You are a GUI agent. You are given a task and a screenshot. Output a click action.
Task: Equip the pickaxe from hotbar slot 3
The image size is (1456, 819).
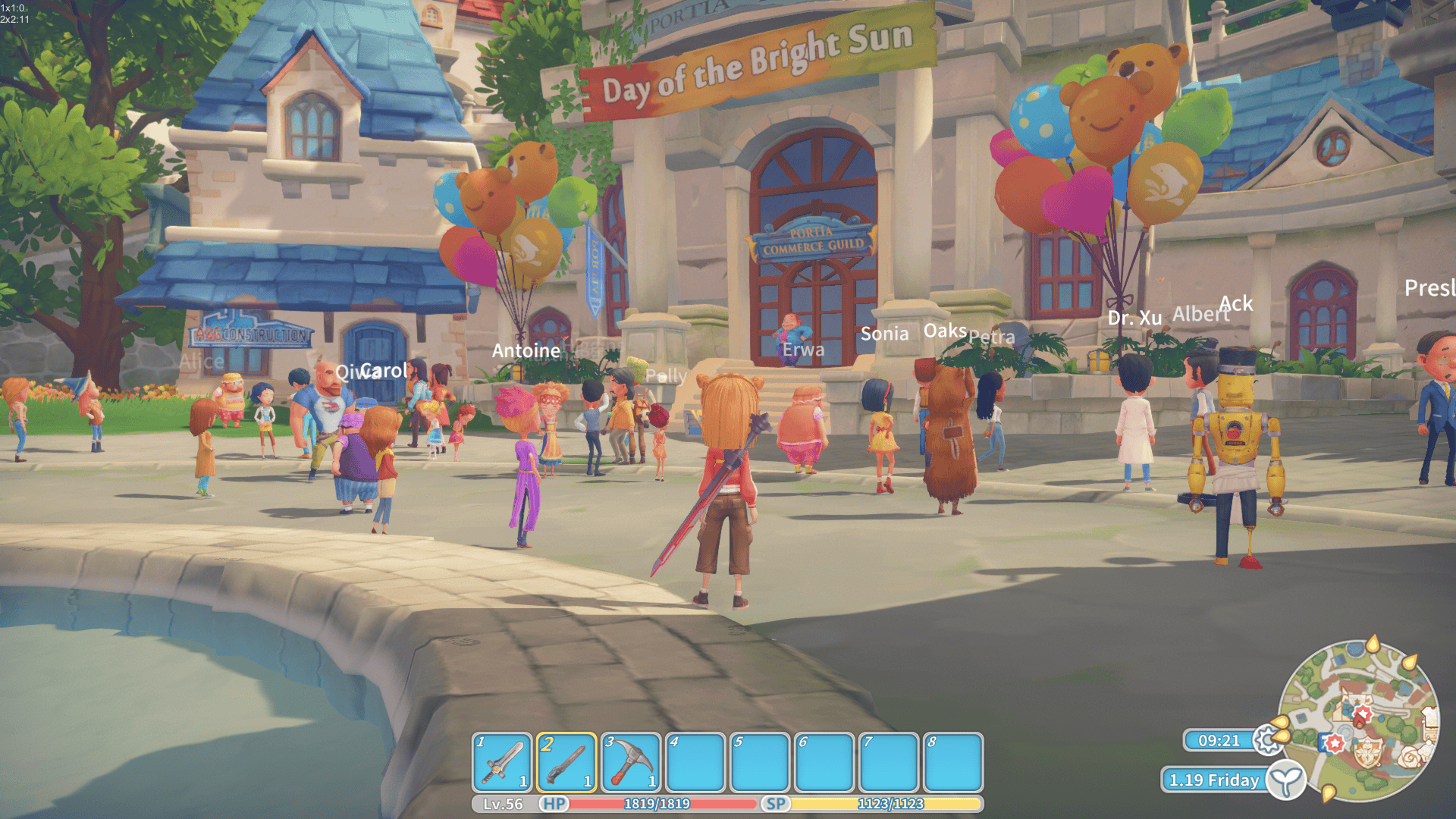click(631, 762)
